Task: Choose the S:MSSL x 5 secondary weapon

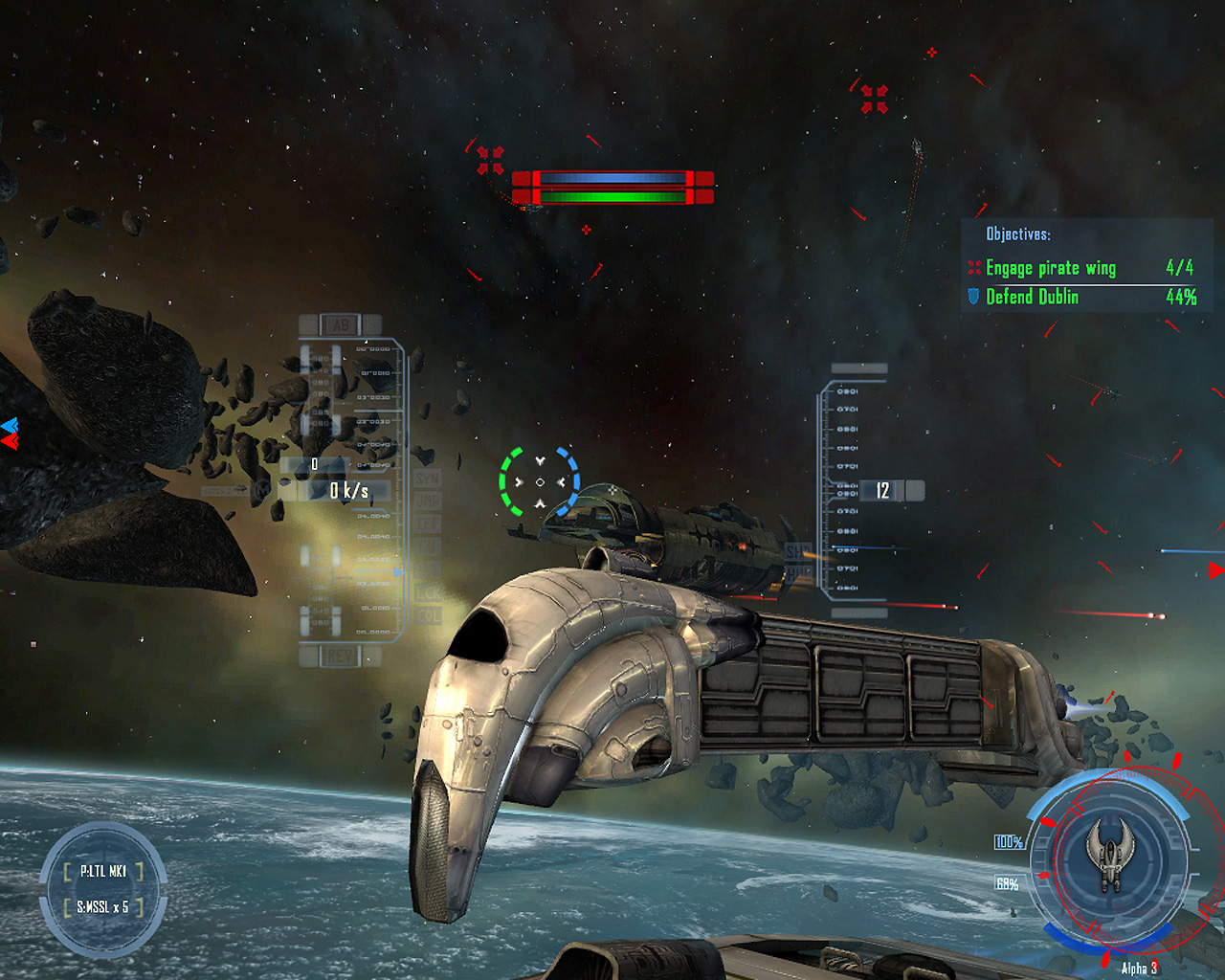Action: (x=102, y=907)
